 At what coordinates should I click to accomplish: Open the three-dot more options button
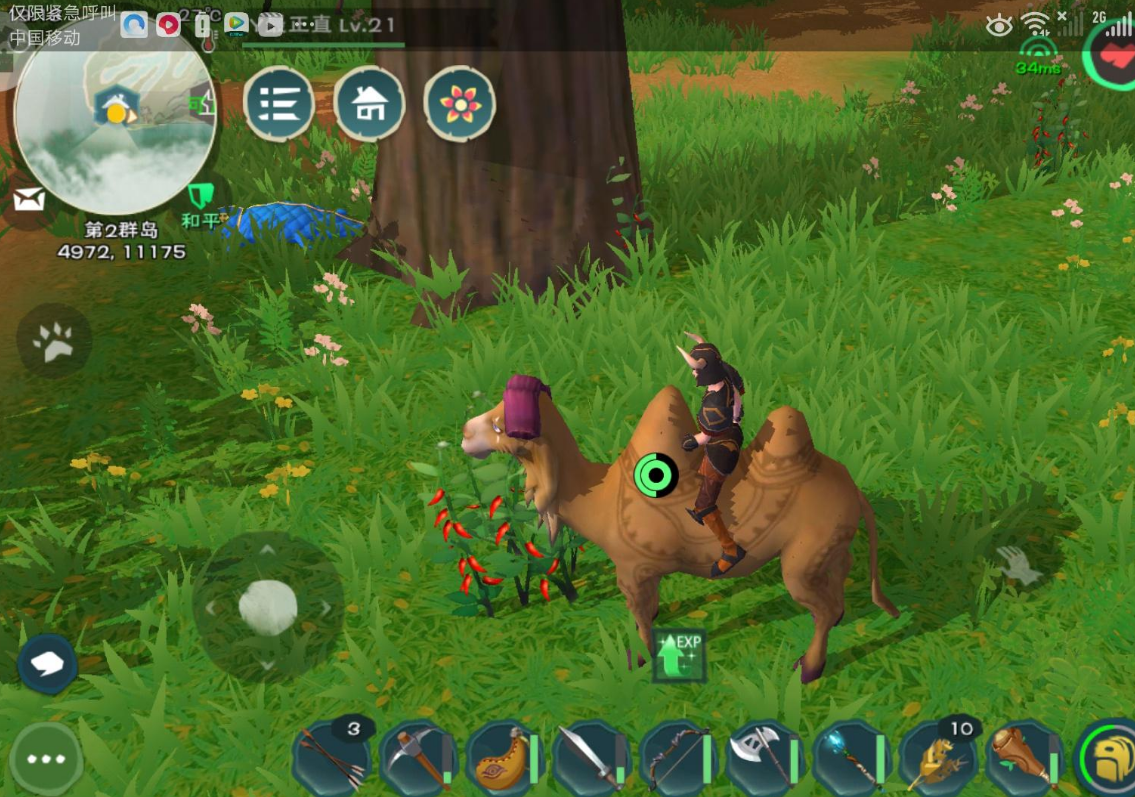coord(46,759)
